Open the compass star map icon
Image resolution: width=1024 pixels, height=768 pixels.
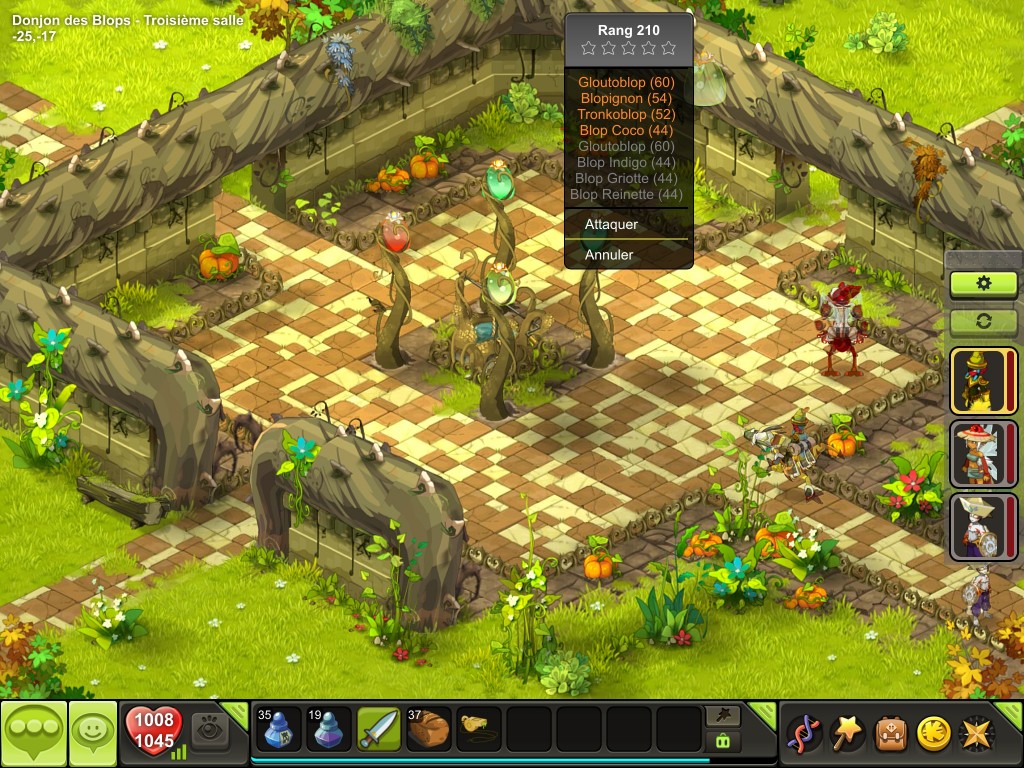(x=977, y=734)
